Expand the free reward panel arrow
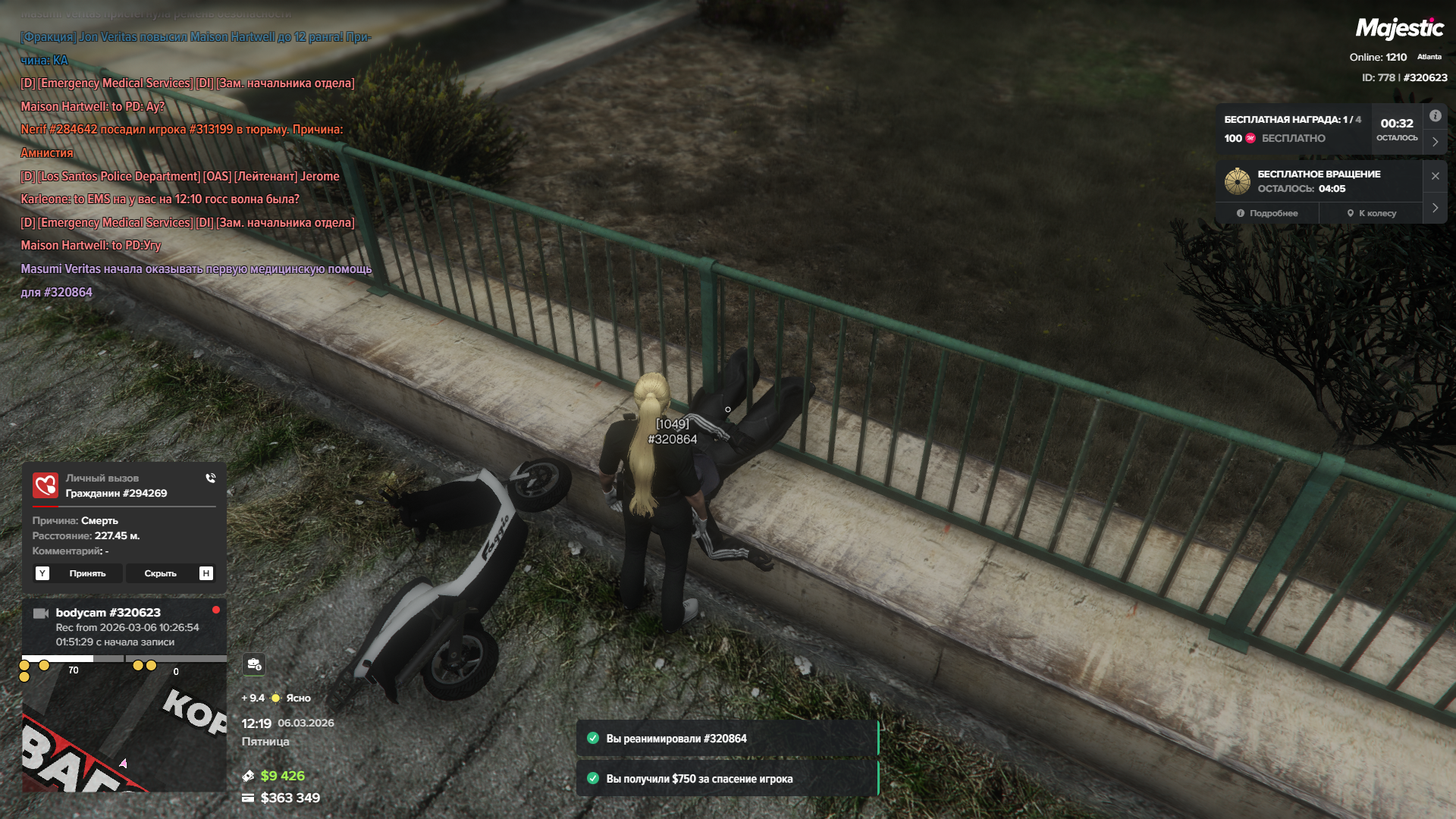Viewport: 1456px width, 819px height. point(1435,142)
